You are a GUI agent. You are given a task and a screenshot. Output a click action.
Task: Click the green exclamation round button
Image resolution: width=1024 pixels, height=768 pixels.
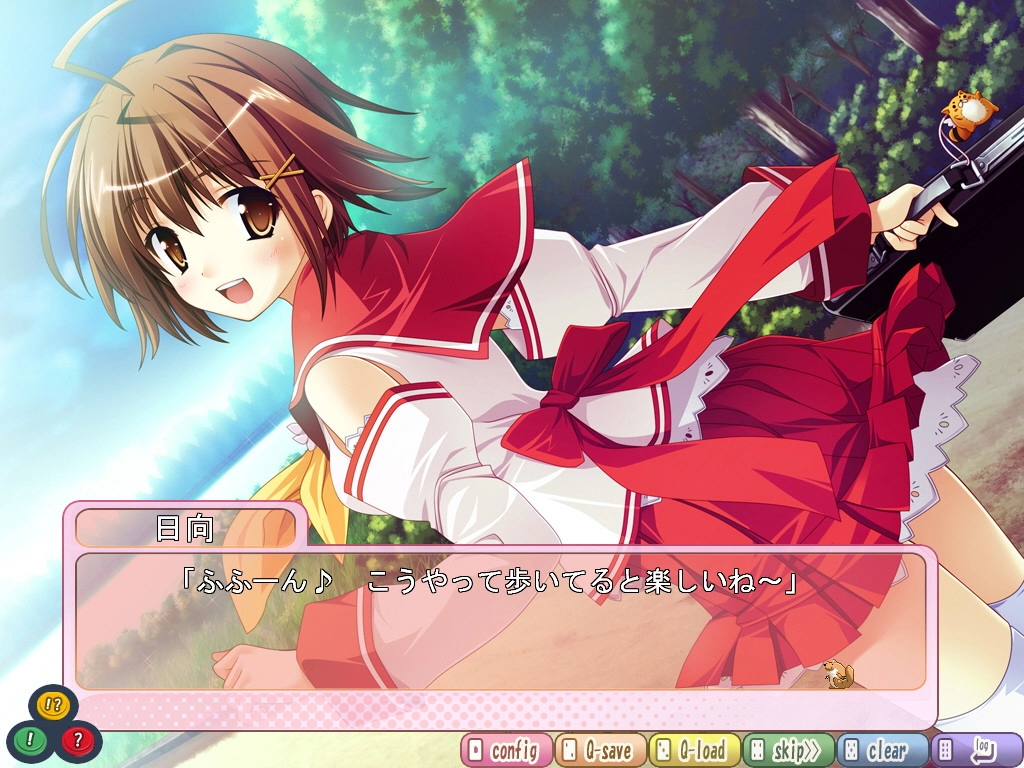30,740
